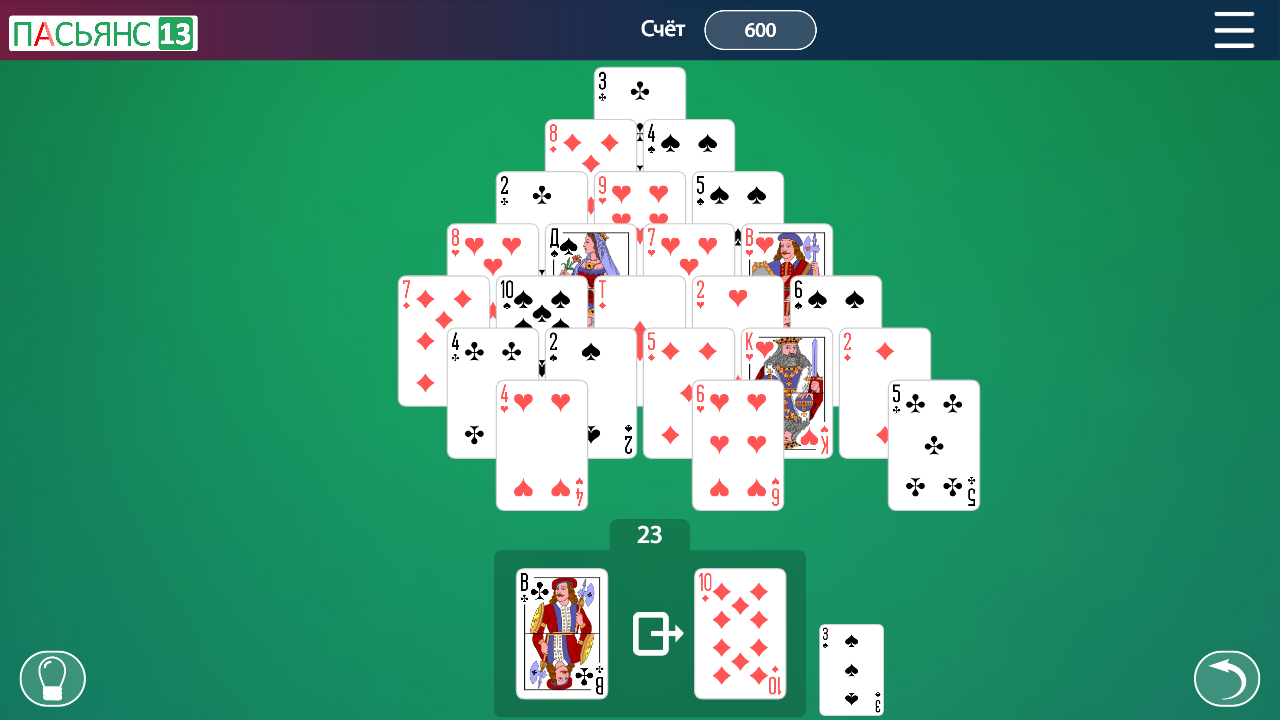Image resolution: width=1280 pixels, height=720 pixels.
Task: Select the 10 of diamonds card
Action: [739, 633]
